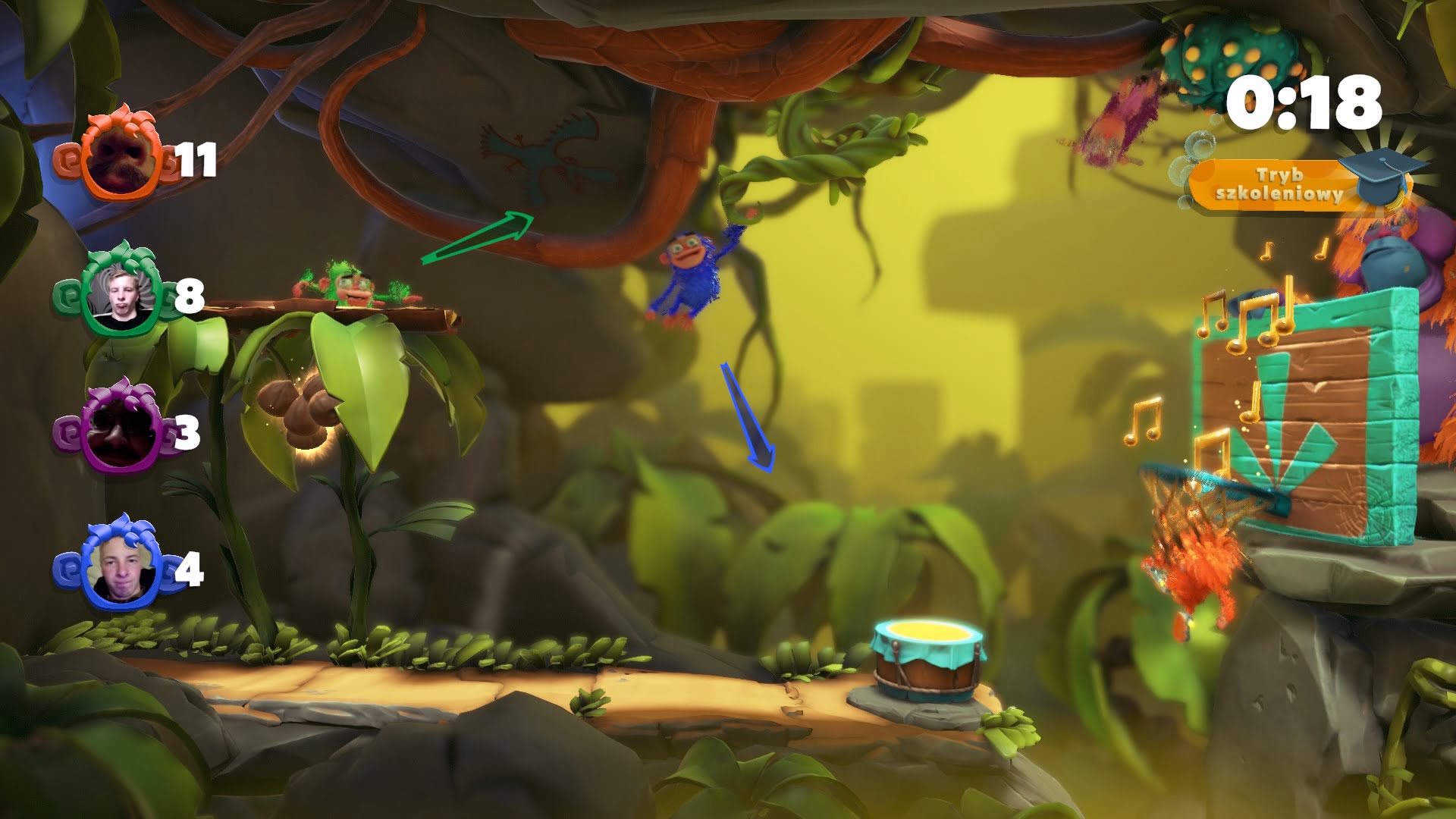Screen dimensions: 1456x819
Task: Select the green player portrait
Action: 121,297
